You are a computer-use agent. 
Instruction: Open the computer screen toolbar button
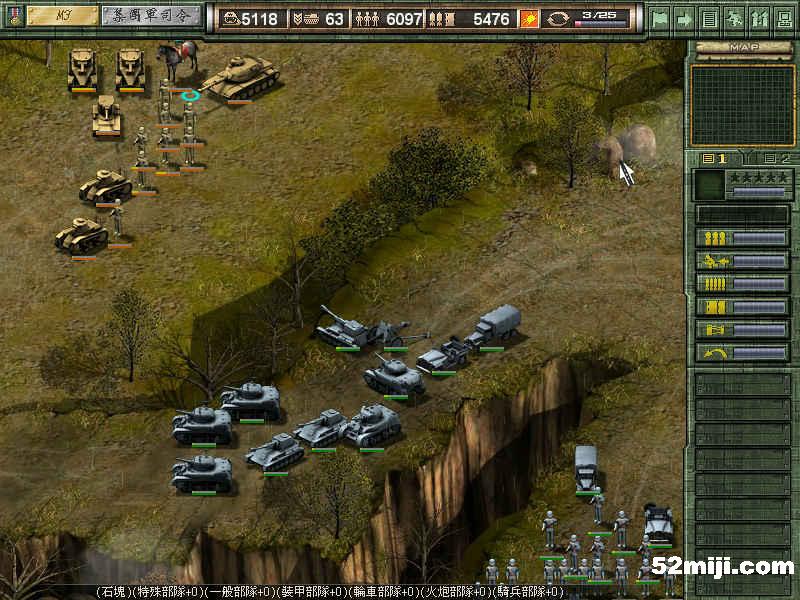click(784, 18)
